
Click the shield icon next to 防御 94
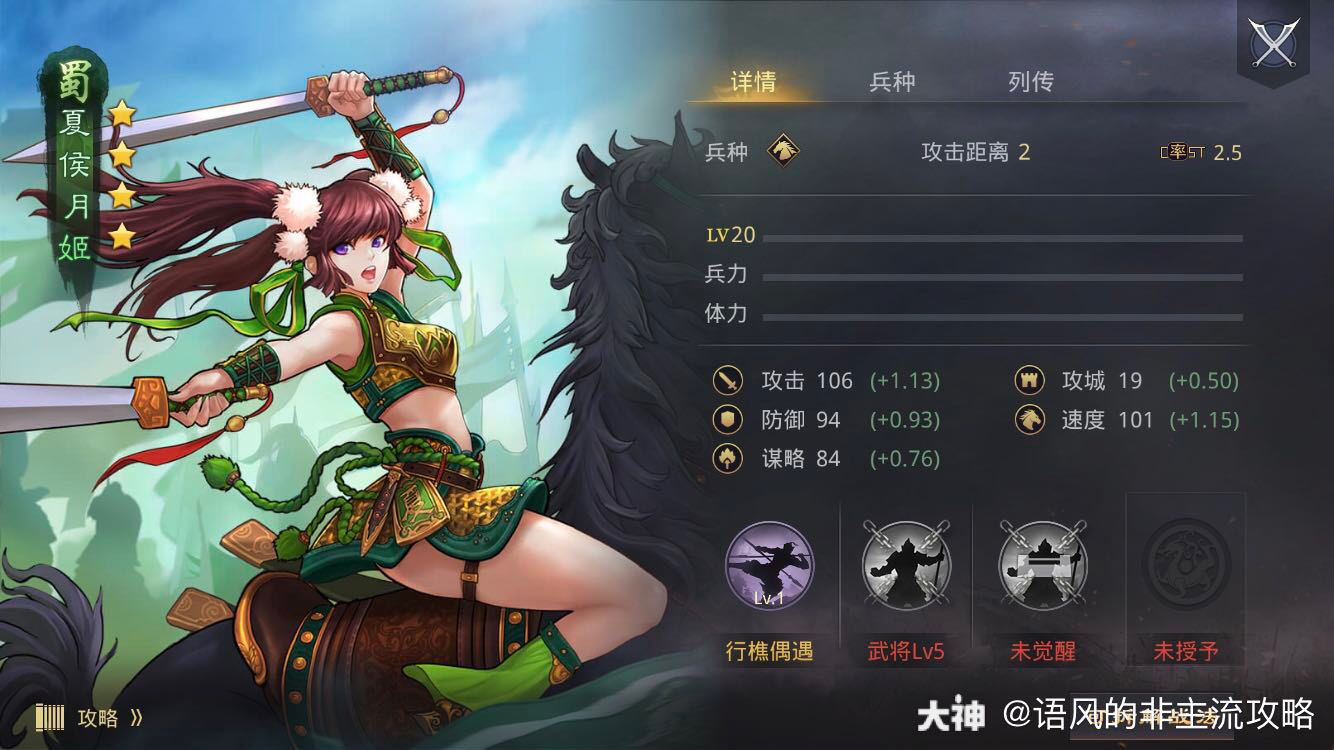click(x=727, y=420)
